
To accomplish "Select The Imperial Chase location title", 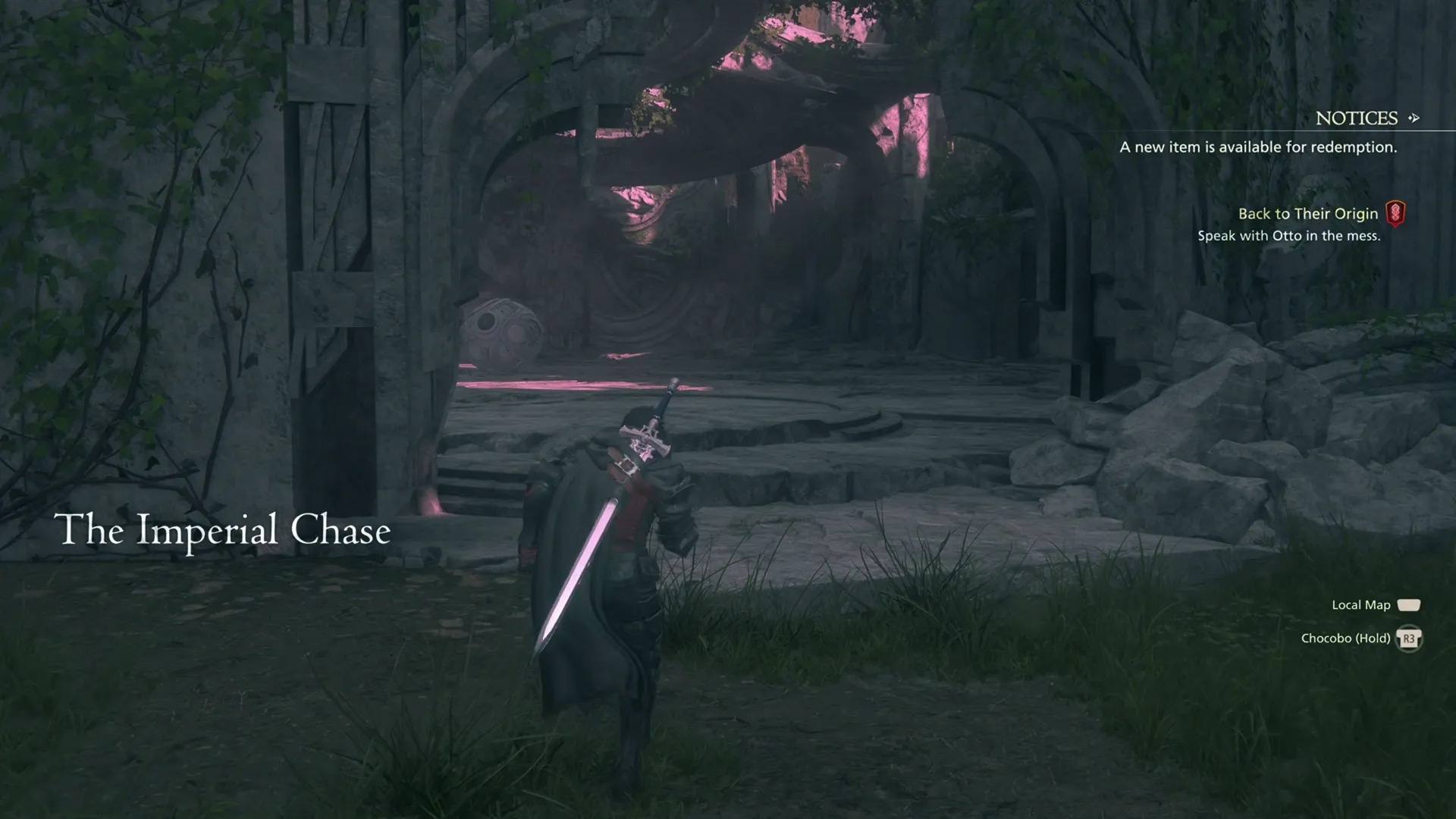I will click(222, 531).
